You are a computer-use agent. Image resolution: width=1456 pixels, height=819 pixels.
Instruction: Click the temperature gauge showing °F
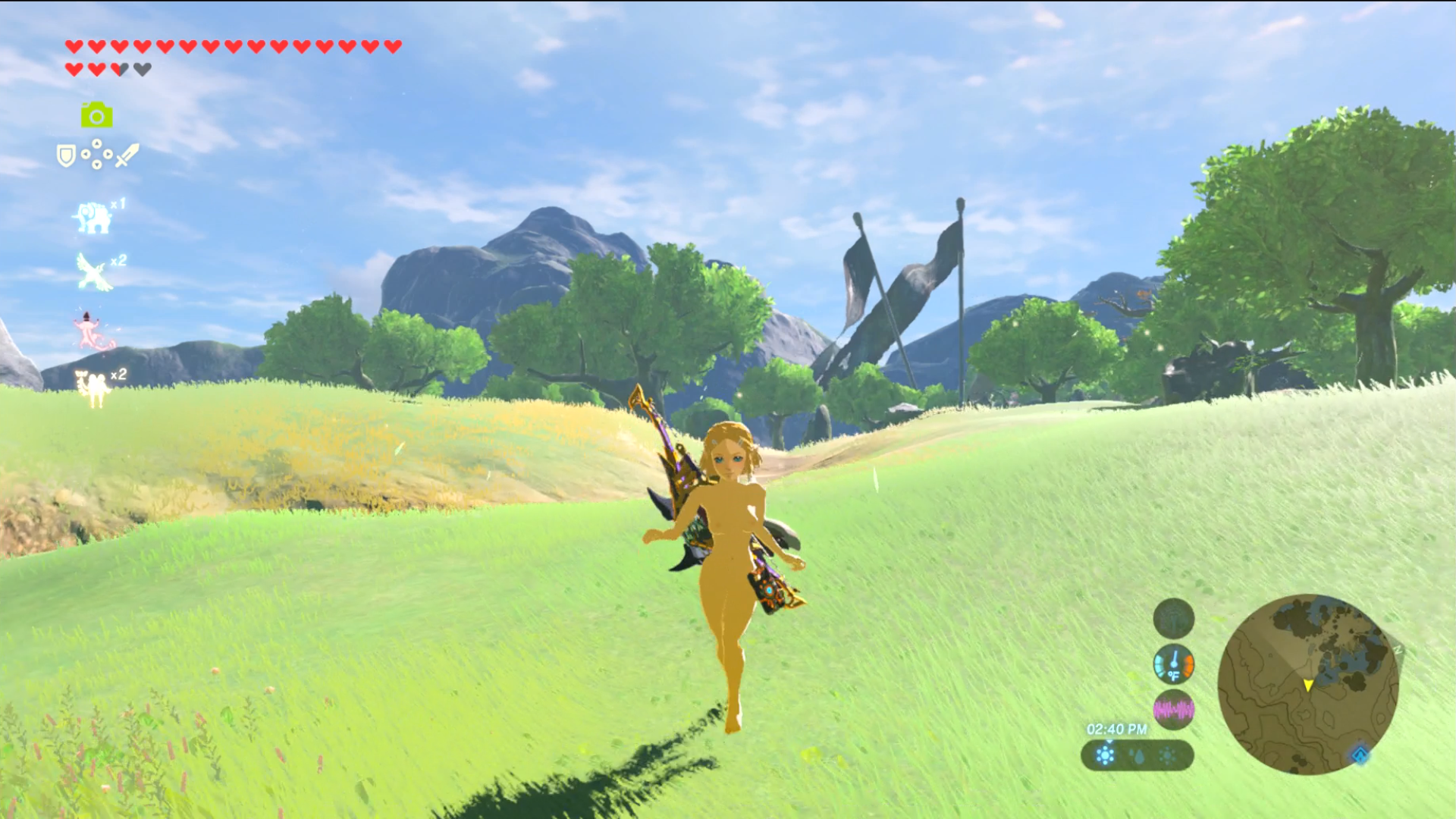coord(1174,665)
